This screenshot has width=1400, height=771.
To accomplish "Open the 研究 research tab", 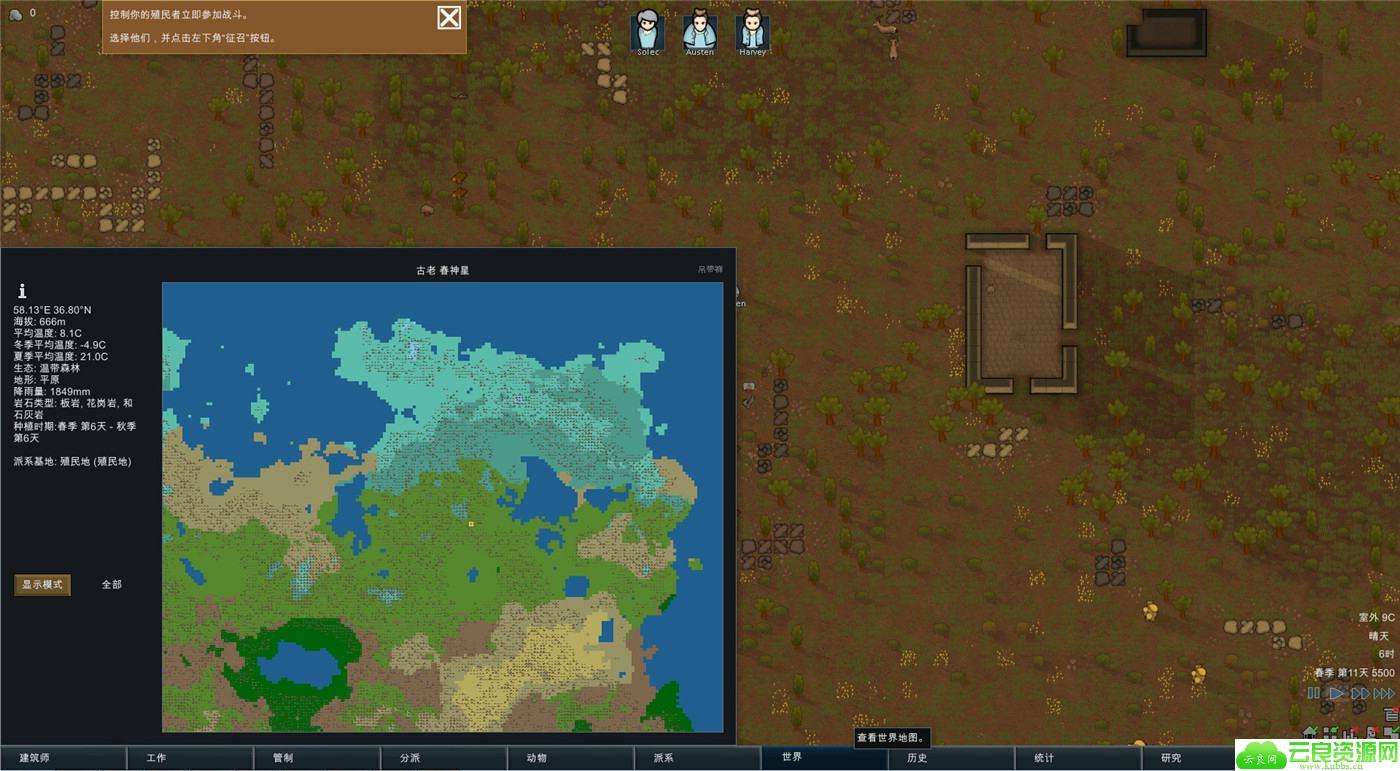I will [1171, 758].
